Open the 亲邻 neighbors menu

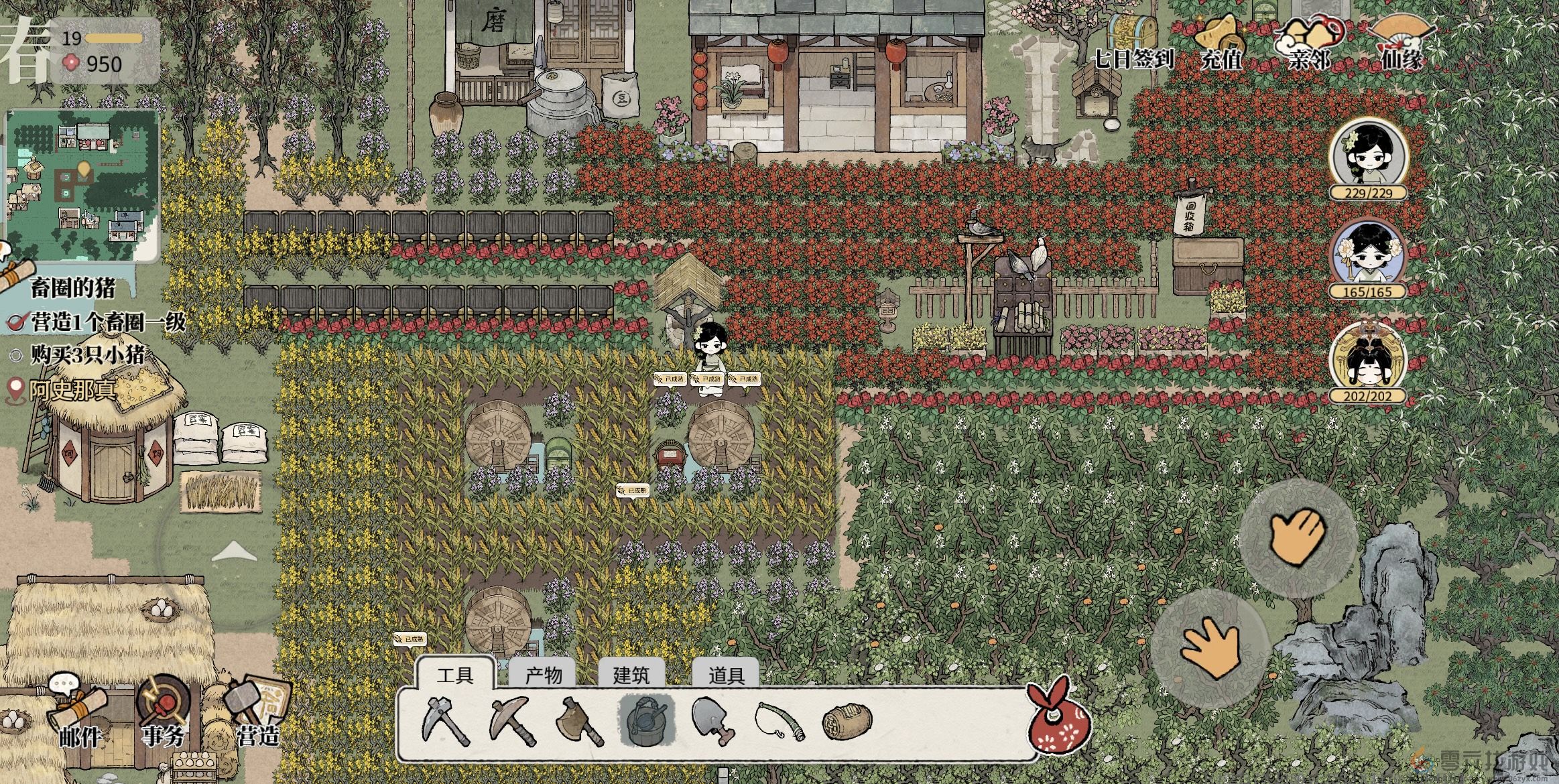1309,42
